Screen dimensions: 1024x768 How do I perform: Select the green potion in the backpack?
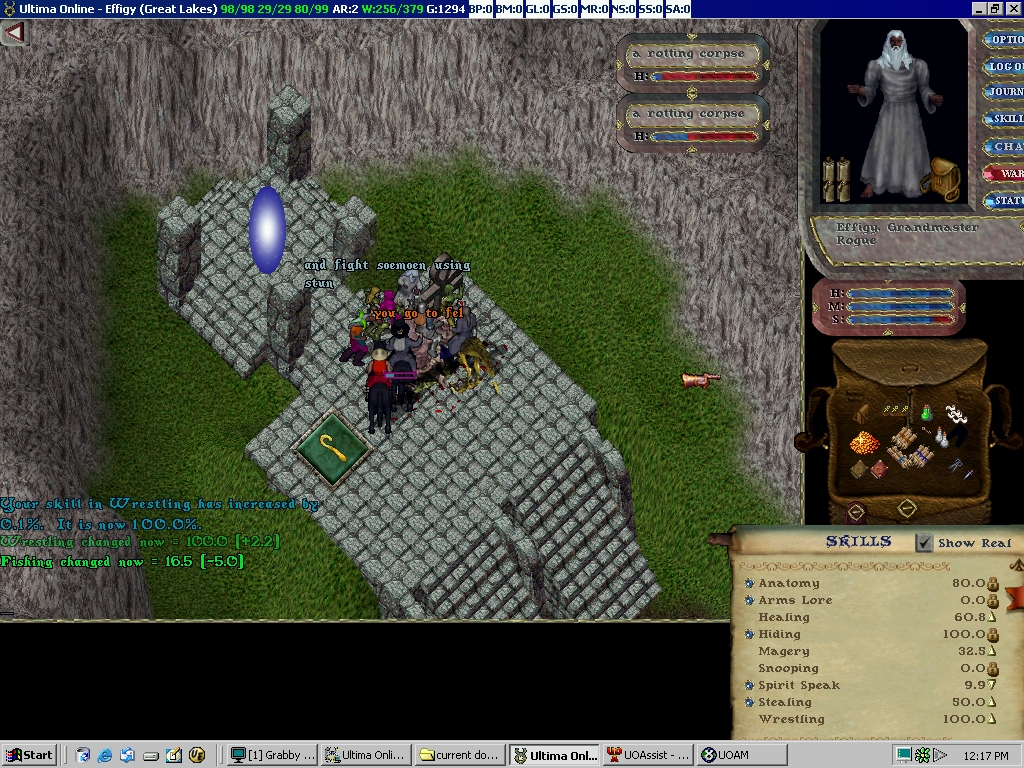[x=927, y=411]
